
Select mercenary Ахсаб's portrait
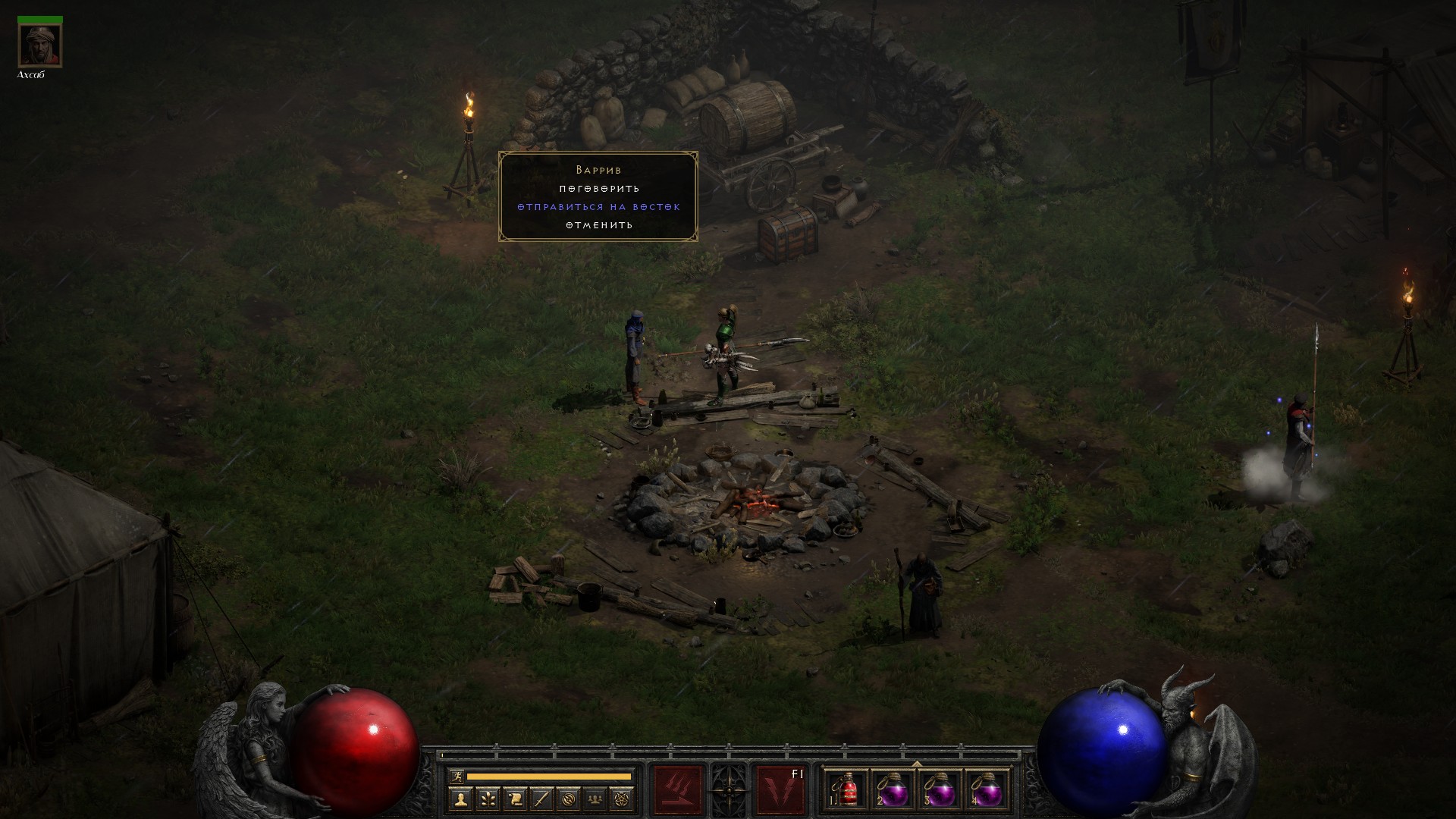tap(39, 45)
